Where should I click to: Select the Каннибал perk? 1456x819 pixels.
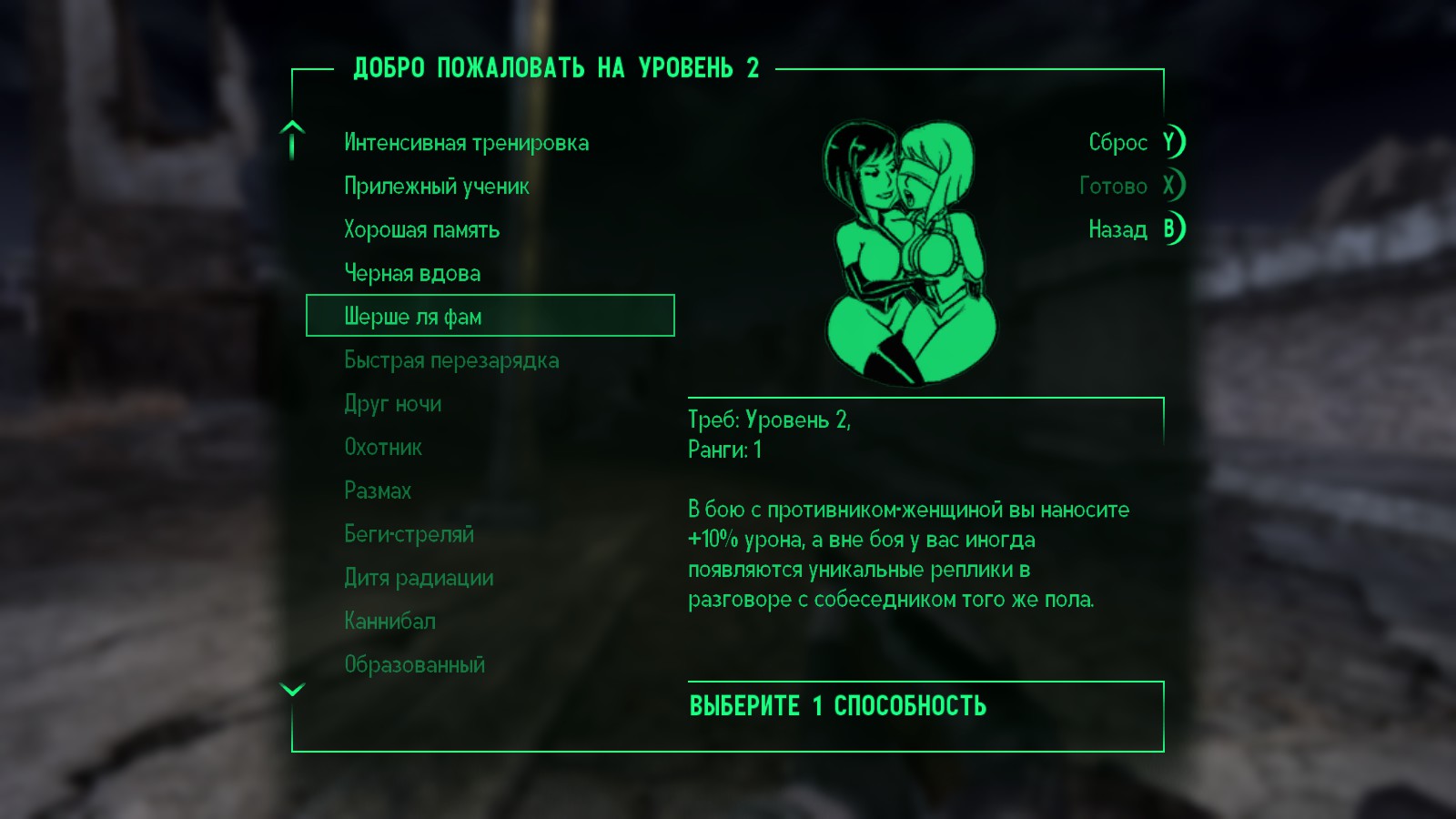[389, 621]
